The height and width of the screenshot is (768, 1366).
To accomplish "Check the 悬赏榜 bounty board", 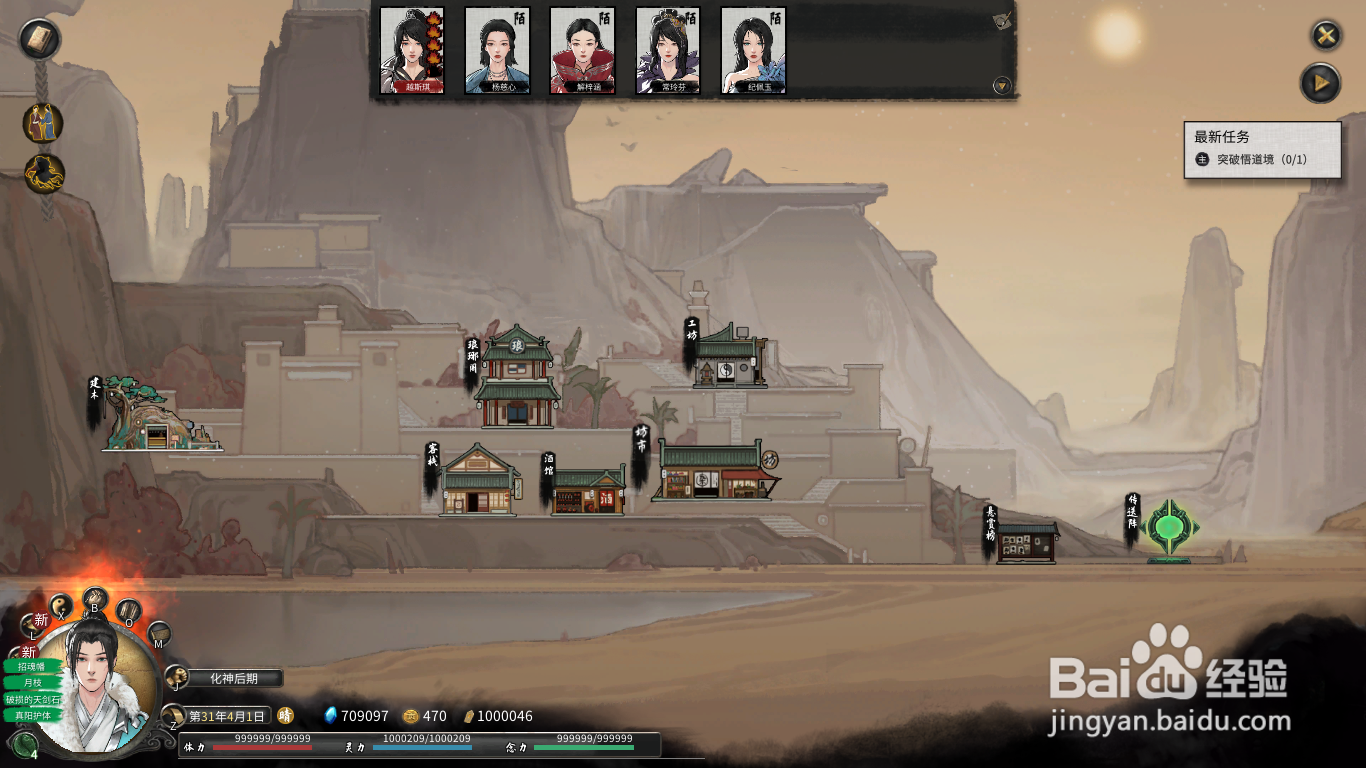I will (1026, 543).
